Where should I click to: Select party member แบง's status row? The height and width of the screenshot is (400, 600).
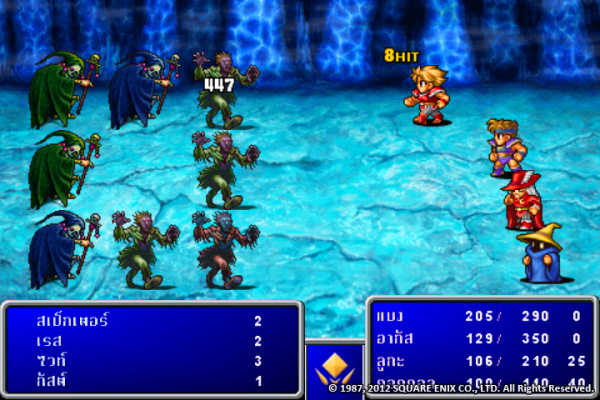pos(480,316)
